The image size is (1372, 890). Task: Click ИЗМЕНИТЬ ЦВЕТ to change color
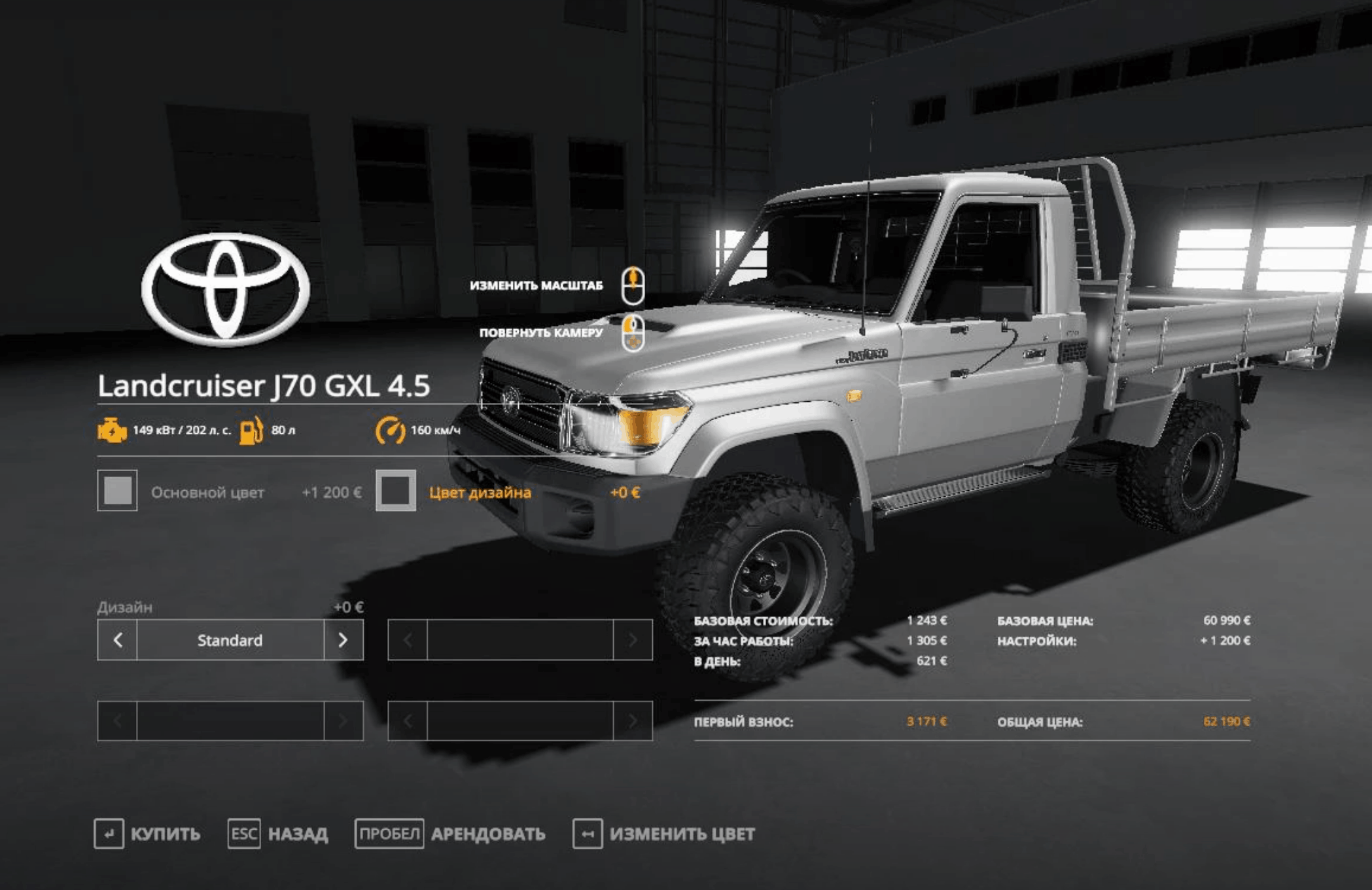[x=682, y=834]
